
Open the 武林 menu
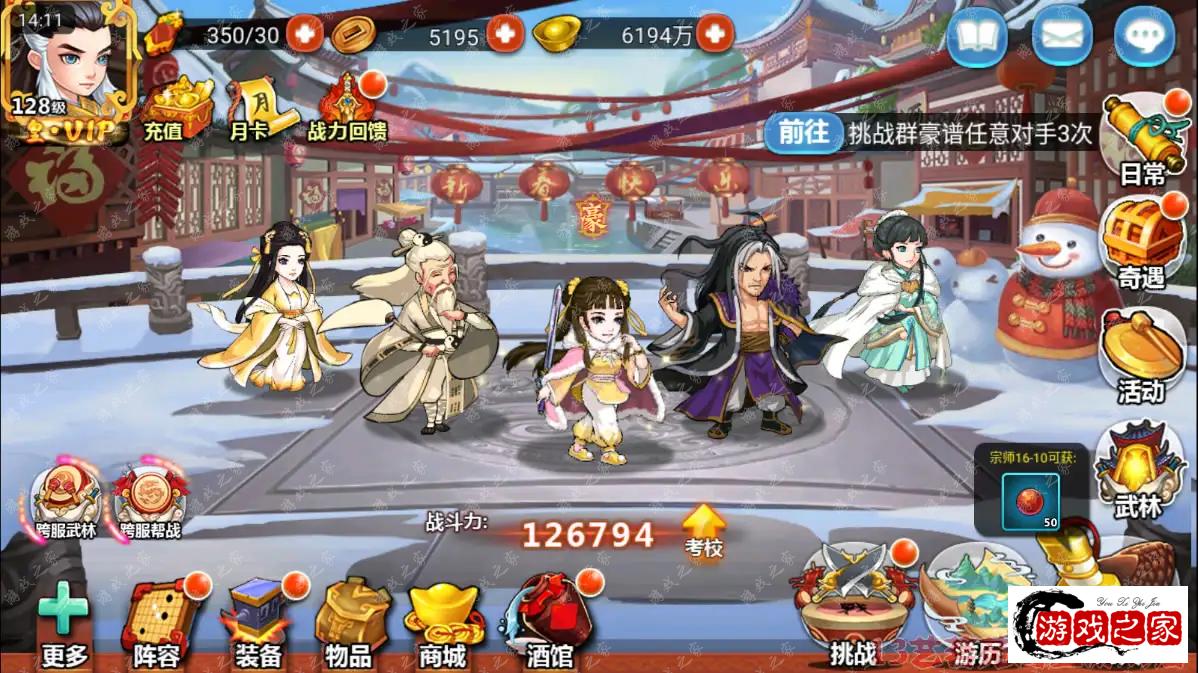[1140, 470]
